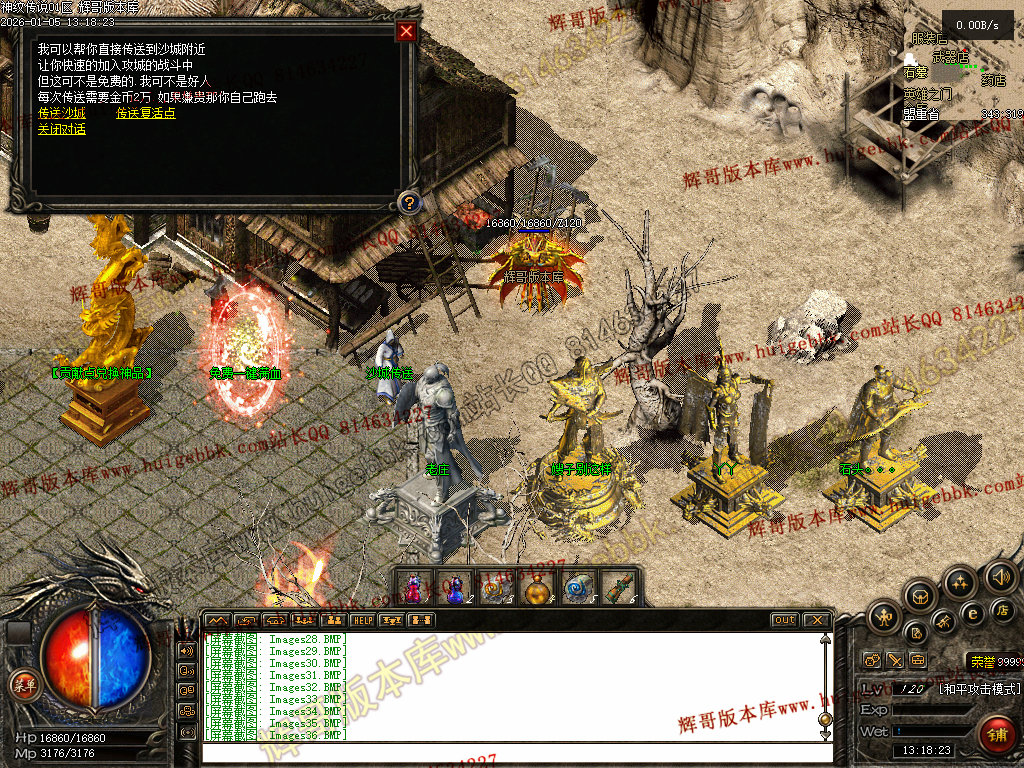Click the HELP button on the chat bar
The image size is (1024, 768).
(362, 620)
